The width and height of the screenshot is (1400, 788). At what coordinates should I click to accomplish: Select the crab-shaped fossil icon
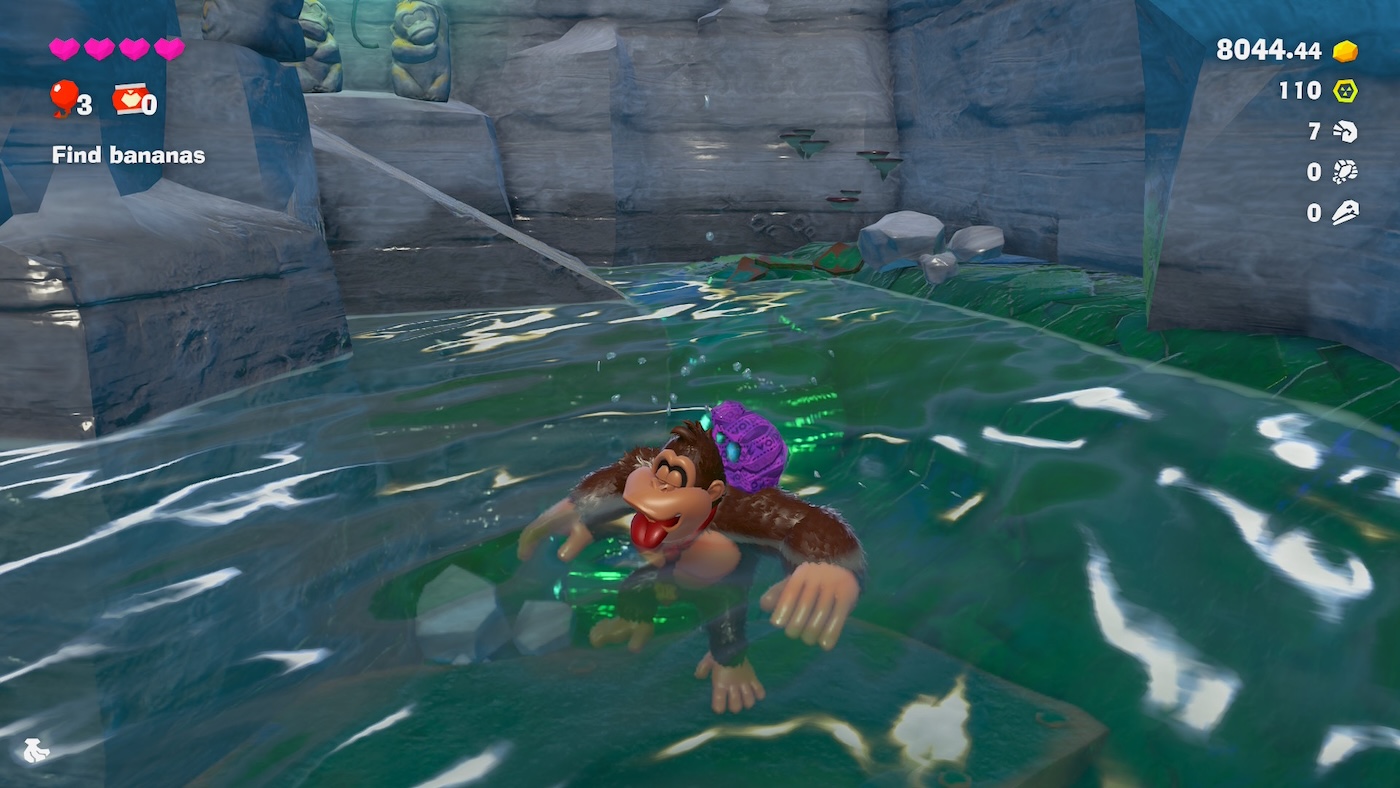1345,172
